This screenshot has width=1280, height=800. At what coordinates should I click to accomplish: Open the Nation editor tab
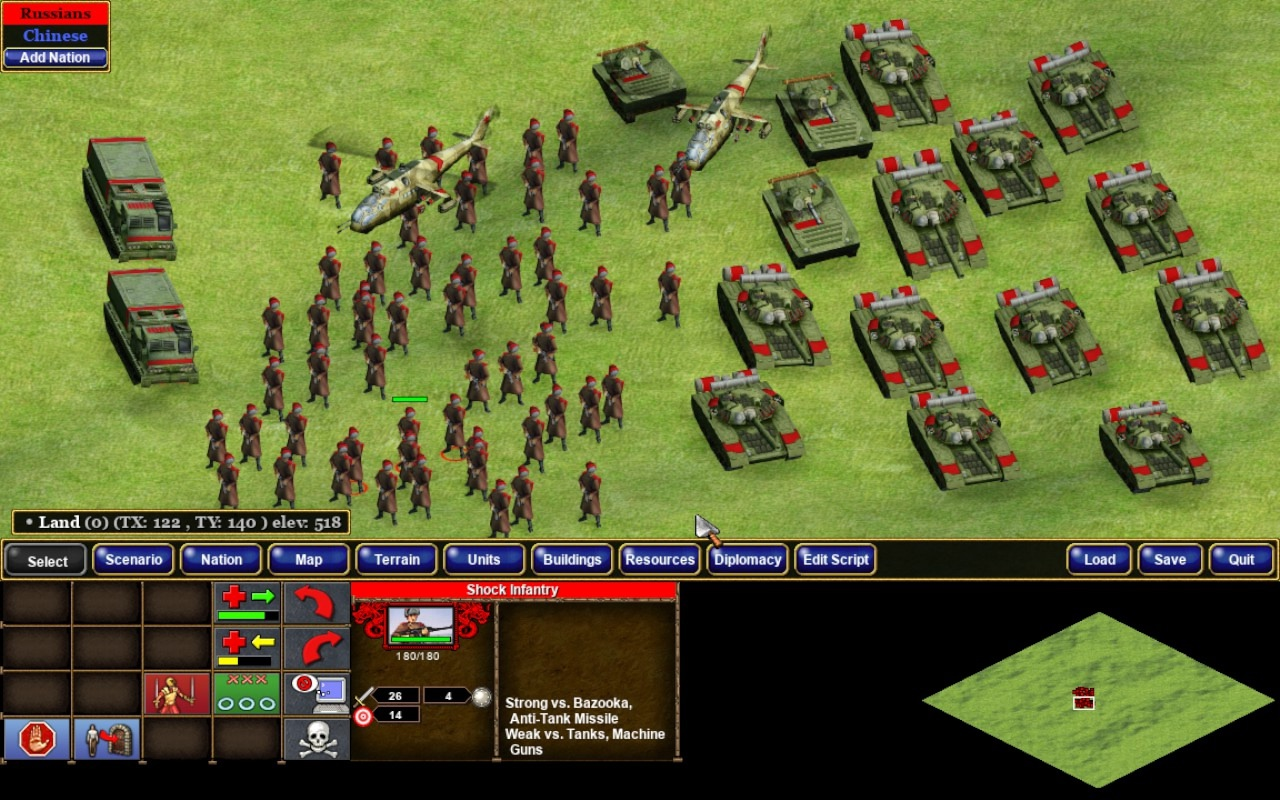[221, 560]
